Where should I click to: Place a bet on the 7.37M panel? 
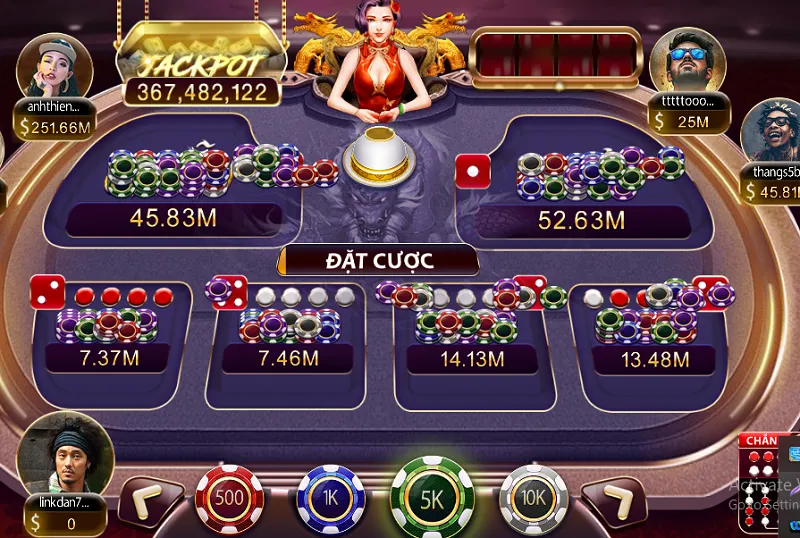[x=110, y=340]
